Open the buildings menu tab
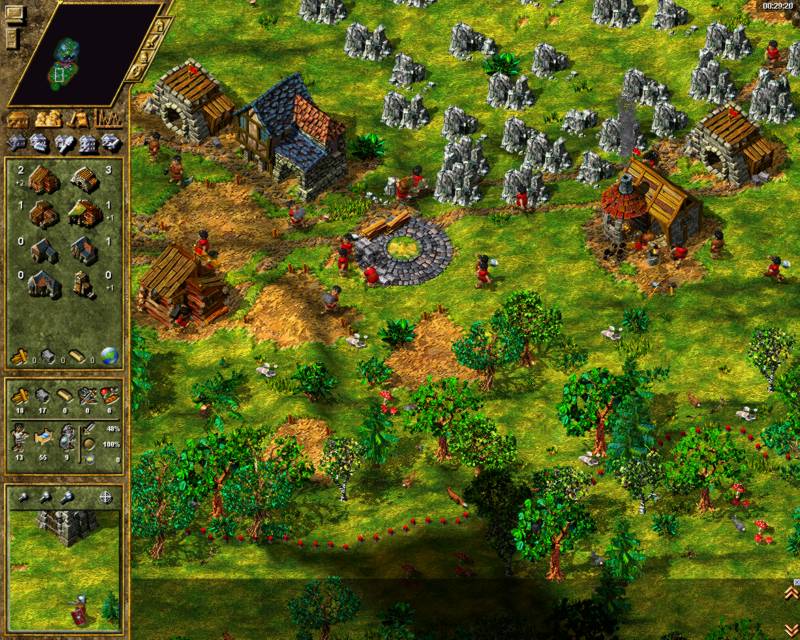 (x=19, y=119)
